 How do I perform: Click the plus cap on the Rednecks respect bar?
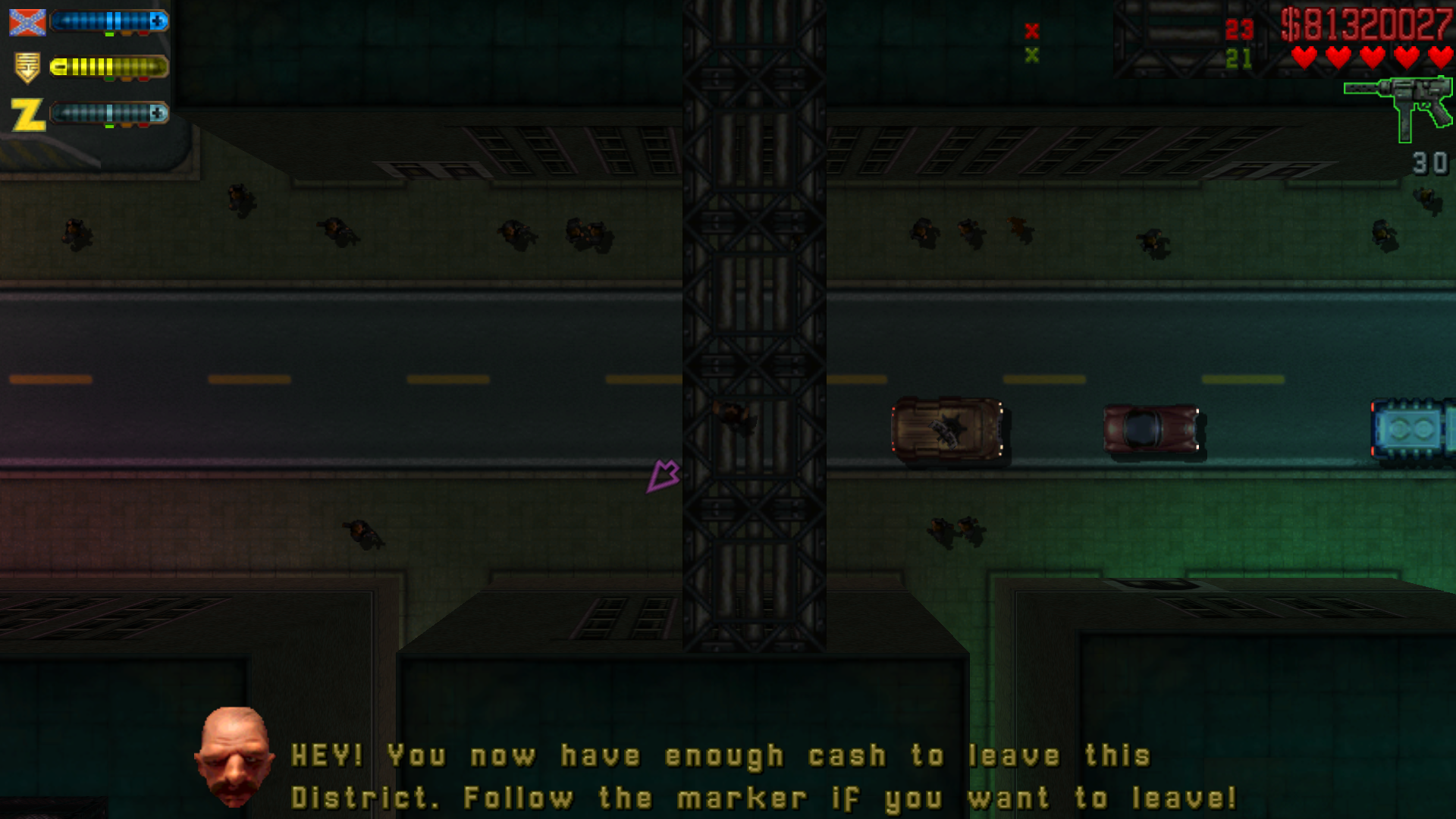pyautogui.click(x=157, y=21)
